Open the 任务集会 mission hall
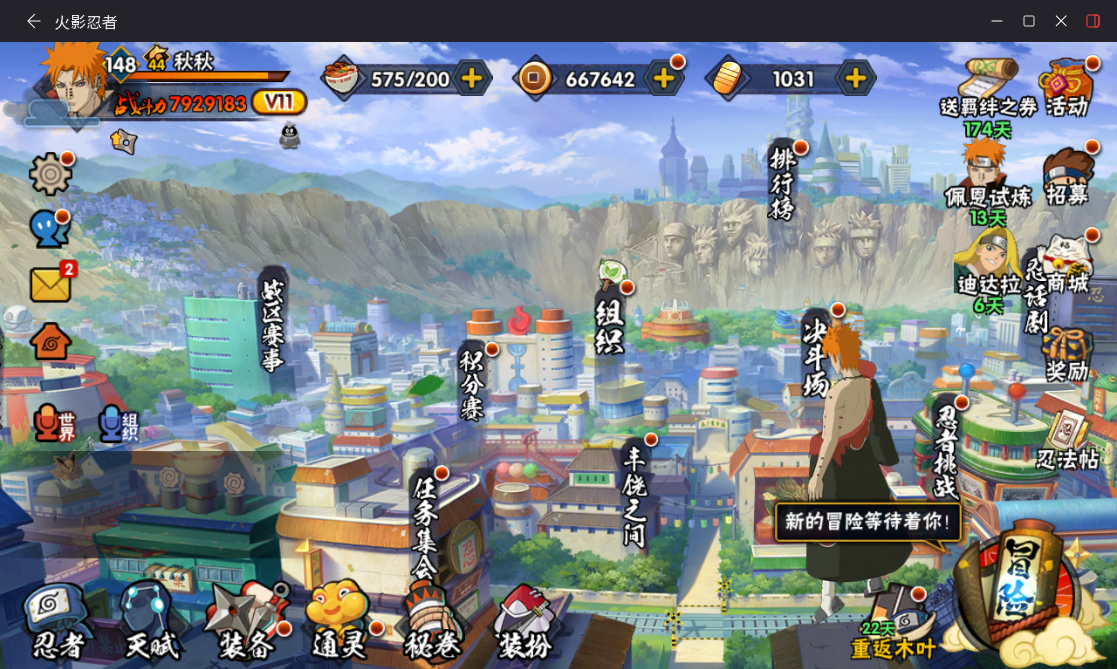 pos(425,525)
